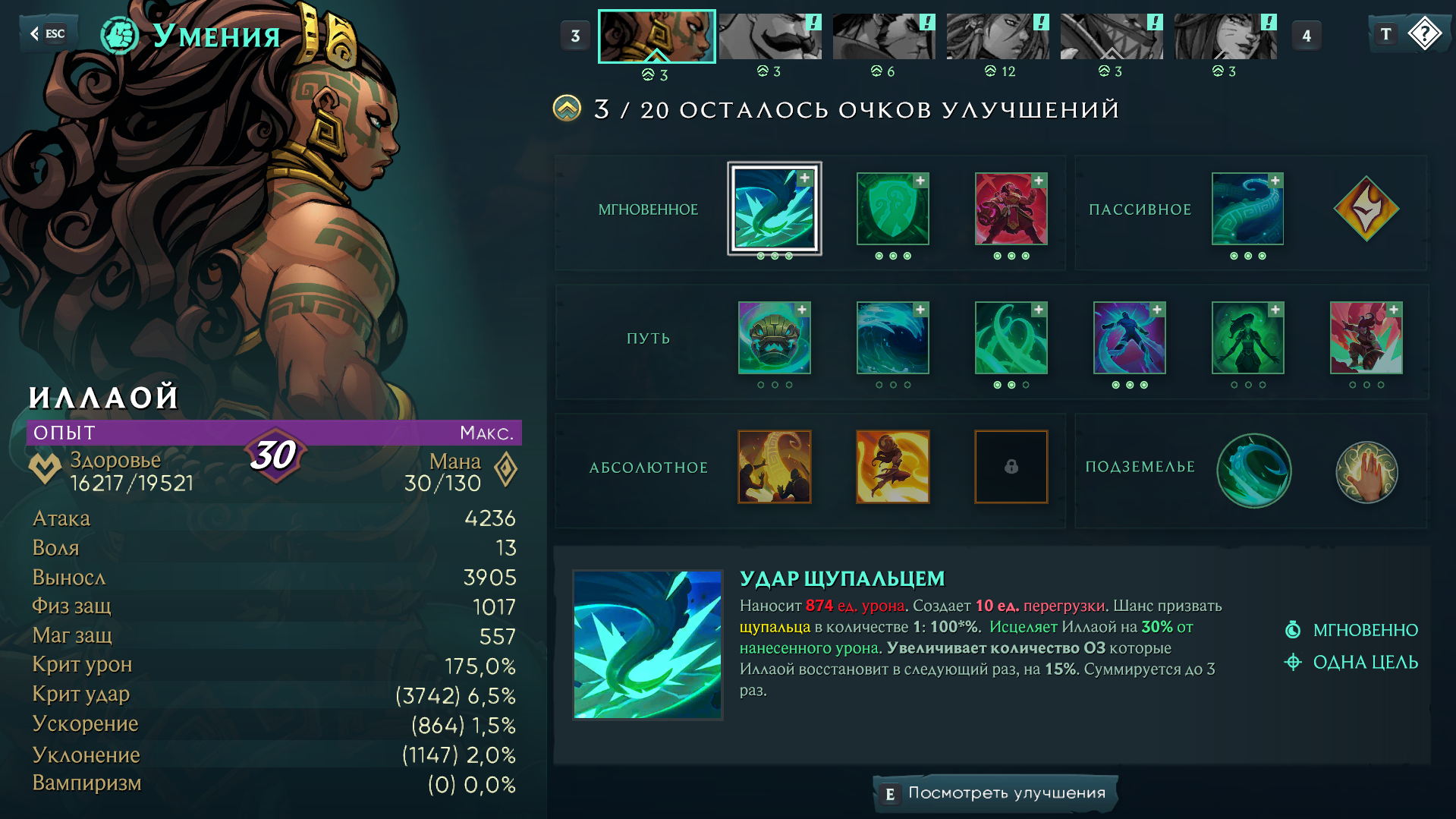Select the green idol head lane ability
Viewport: 1456px width, 819px height.
point(774,338)
